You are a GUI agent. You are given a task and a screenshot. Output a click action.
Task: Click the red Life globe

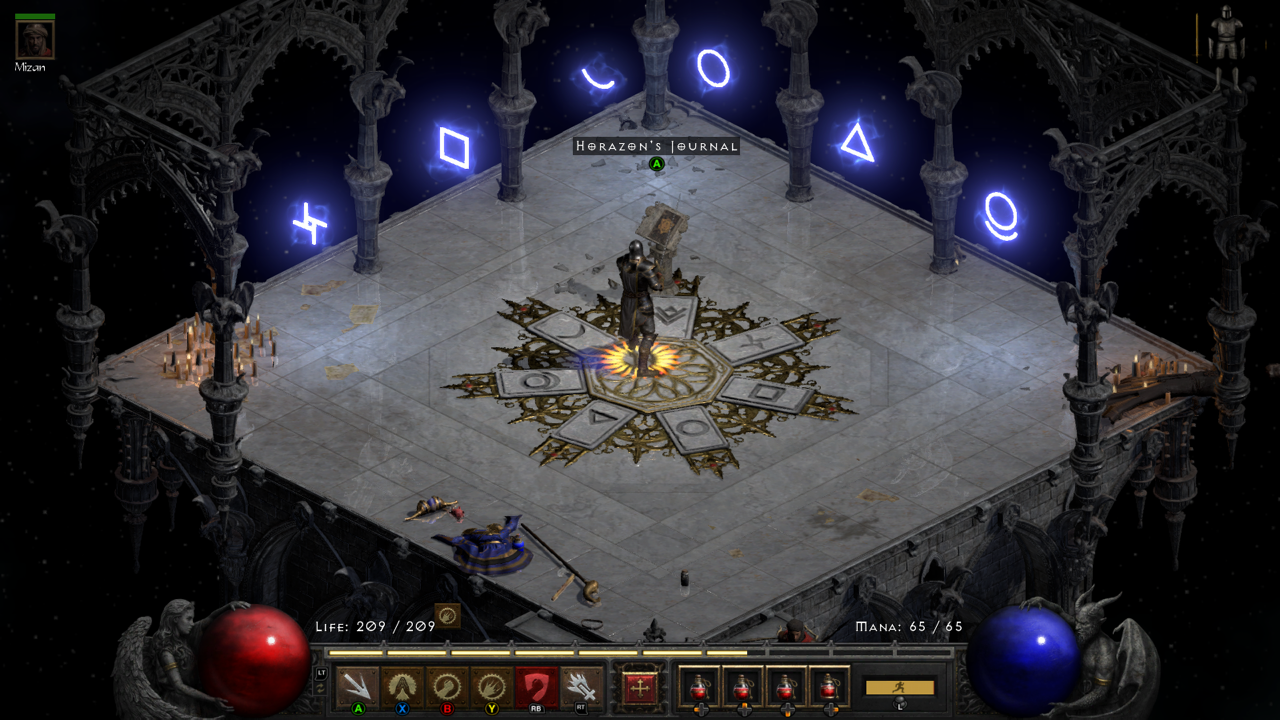pos(253,653)
